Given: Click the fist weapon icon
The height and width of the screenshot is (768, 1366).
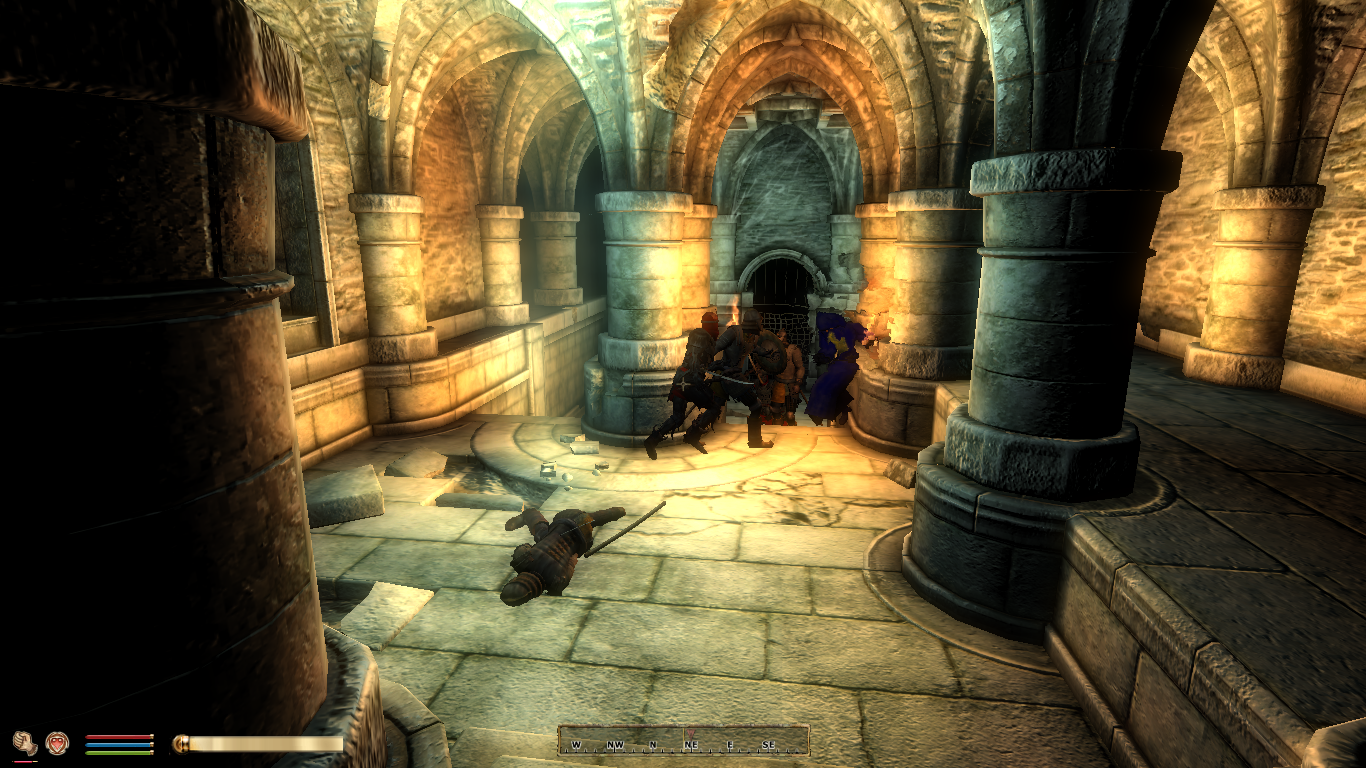Looking at the screenshot, I should 24,743.
